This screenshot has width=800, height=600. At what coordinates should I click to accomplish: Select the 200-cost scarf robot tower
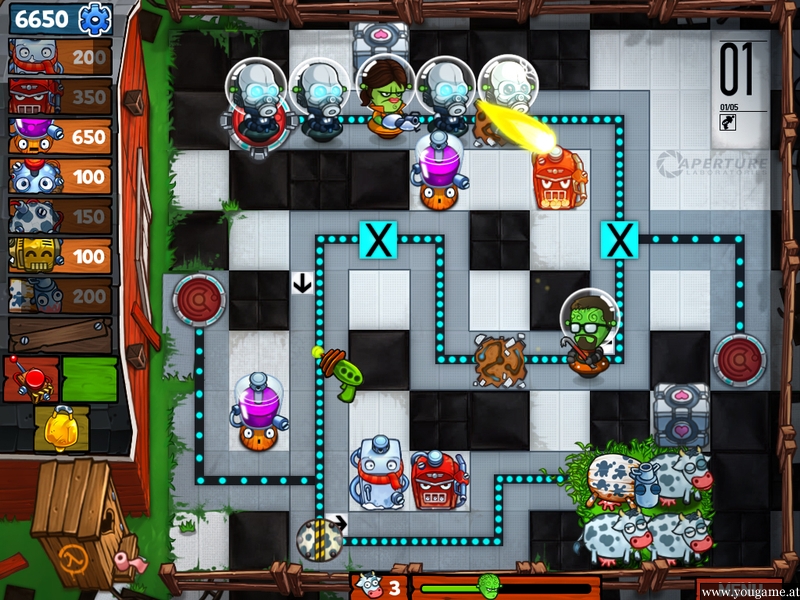(60, 57)
